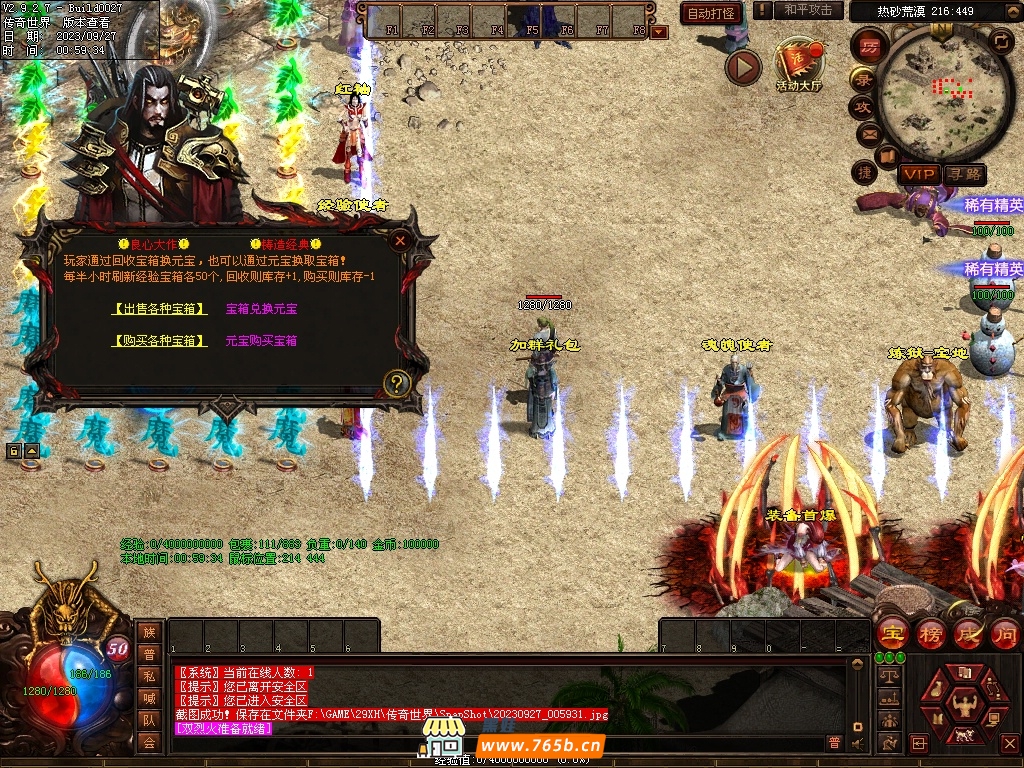
Task: Switch chat to 队 team channel
Action: pos(149,720)
